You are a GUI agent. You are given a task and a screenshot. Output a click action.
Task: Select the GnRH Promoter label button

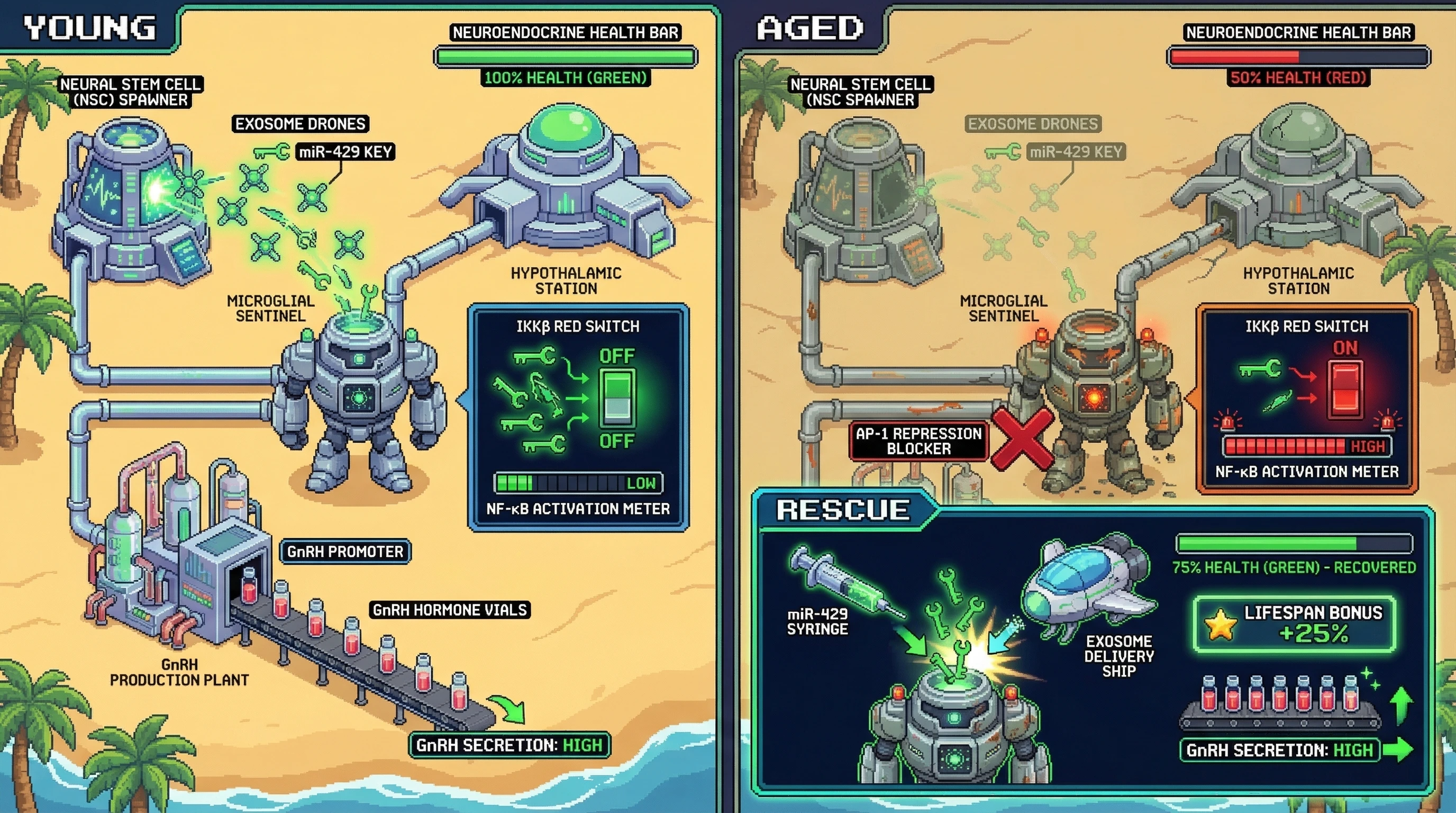[345, 552]
